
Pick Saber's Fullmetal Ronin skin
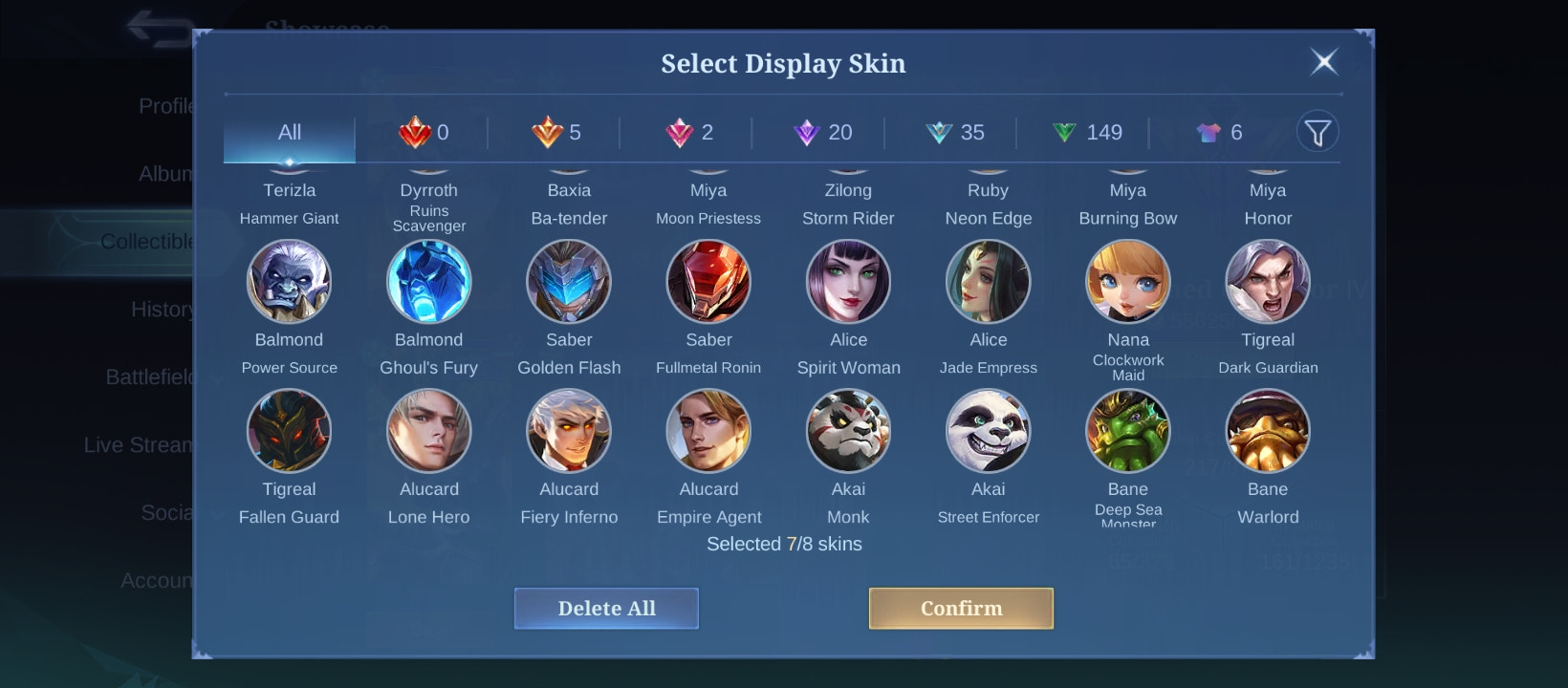708,282
